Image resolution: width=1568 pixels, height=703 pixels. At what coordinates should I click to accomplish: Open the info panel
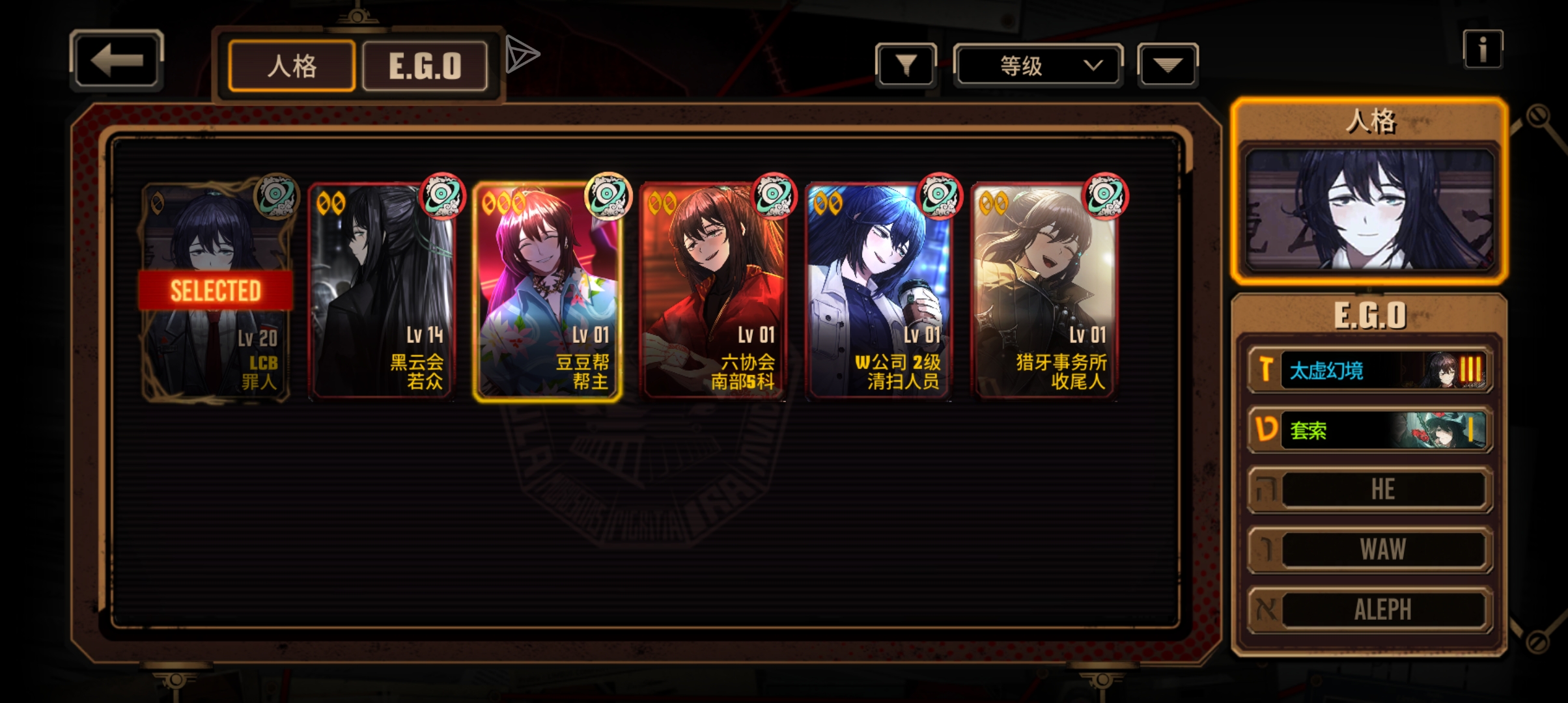pyautogui.click(x=1482, y=49)
